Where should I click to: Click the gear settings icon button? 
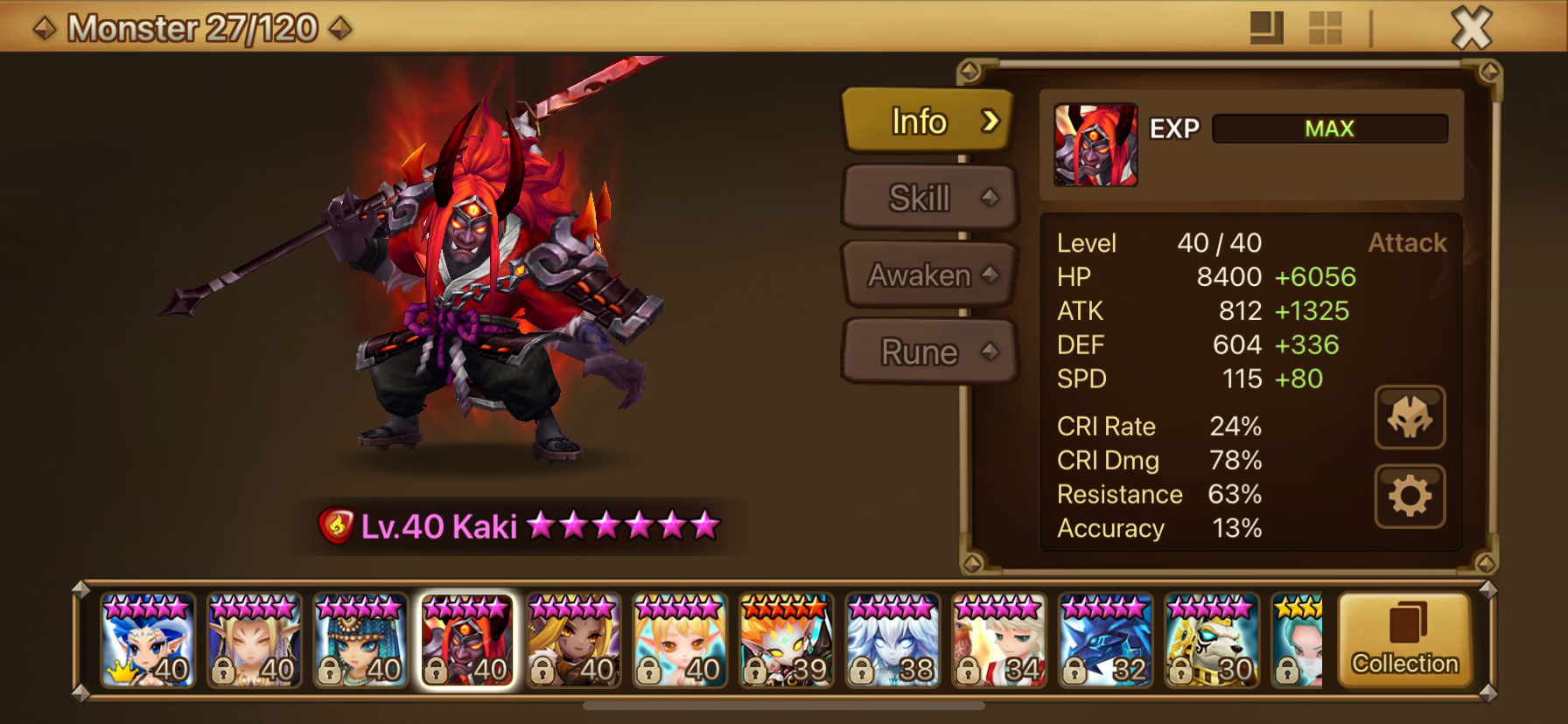[x=1410, y=497]
